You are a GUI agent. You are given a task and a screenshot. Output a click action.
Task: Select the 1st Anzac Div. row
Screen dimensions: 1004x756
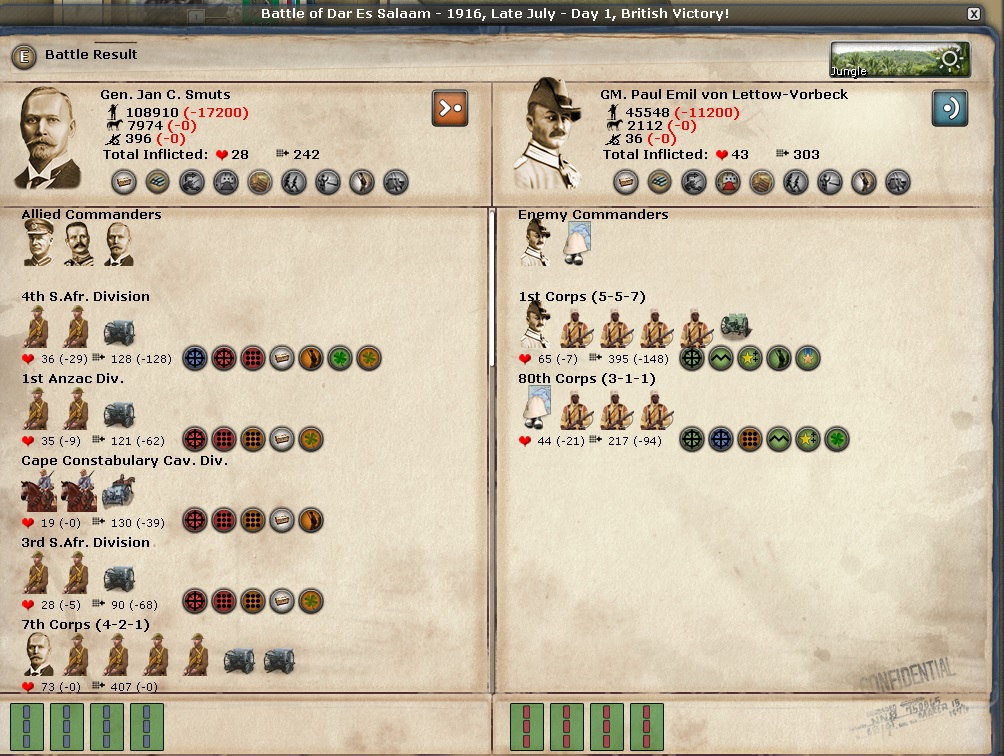72,379
